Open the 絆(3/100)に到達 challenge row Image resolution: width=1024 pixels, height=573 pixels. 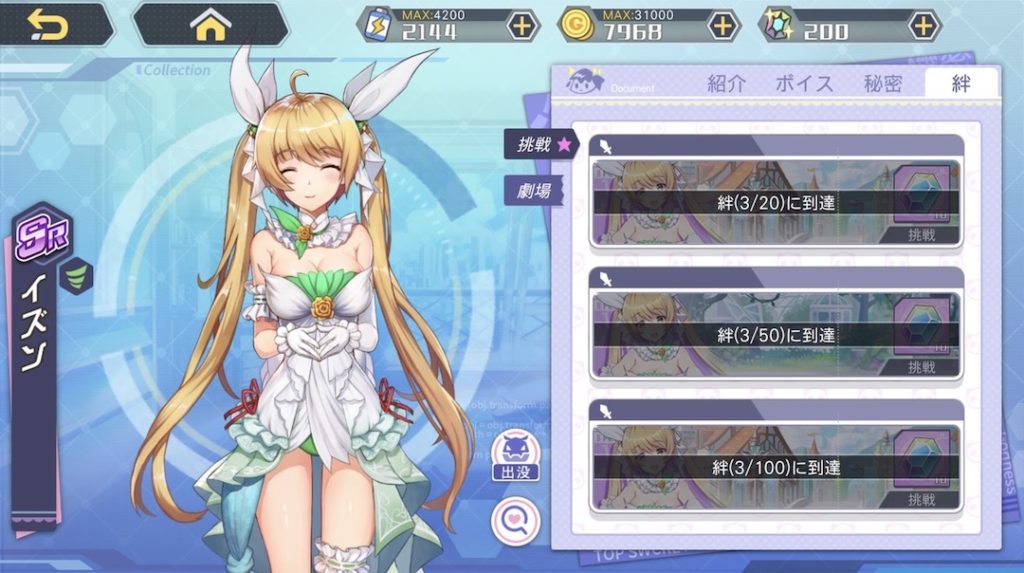click(776, 467)
